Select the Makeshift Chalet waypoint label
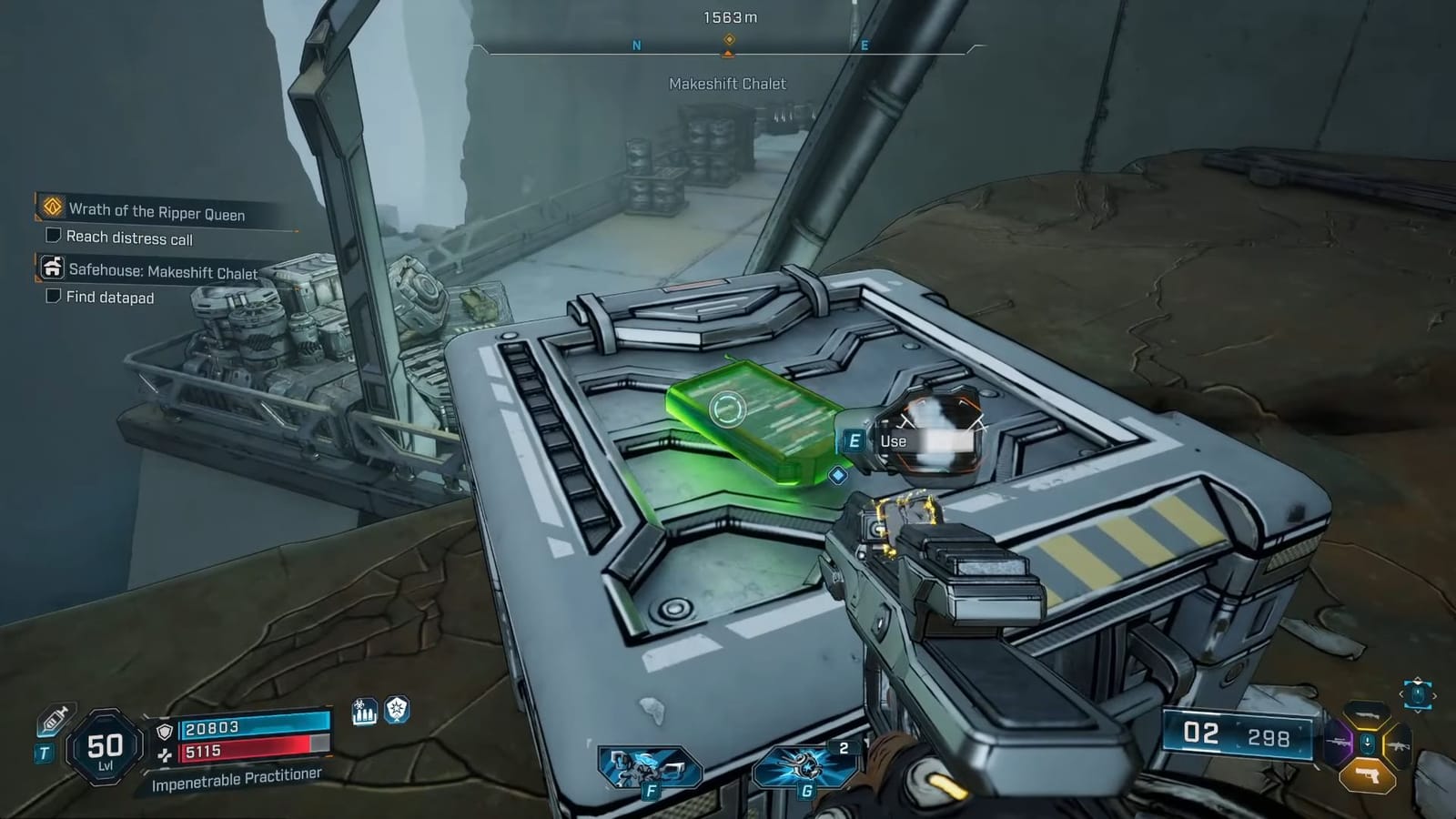Image resolution: width=1456 pixels, height=819 pixels. [728, 85]
